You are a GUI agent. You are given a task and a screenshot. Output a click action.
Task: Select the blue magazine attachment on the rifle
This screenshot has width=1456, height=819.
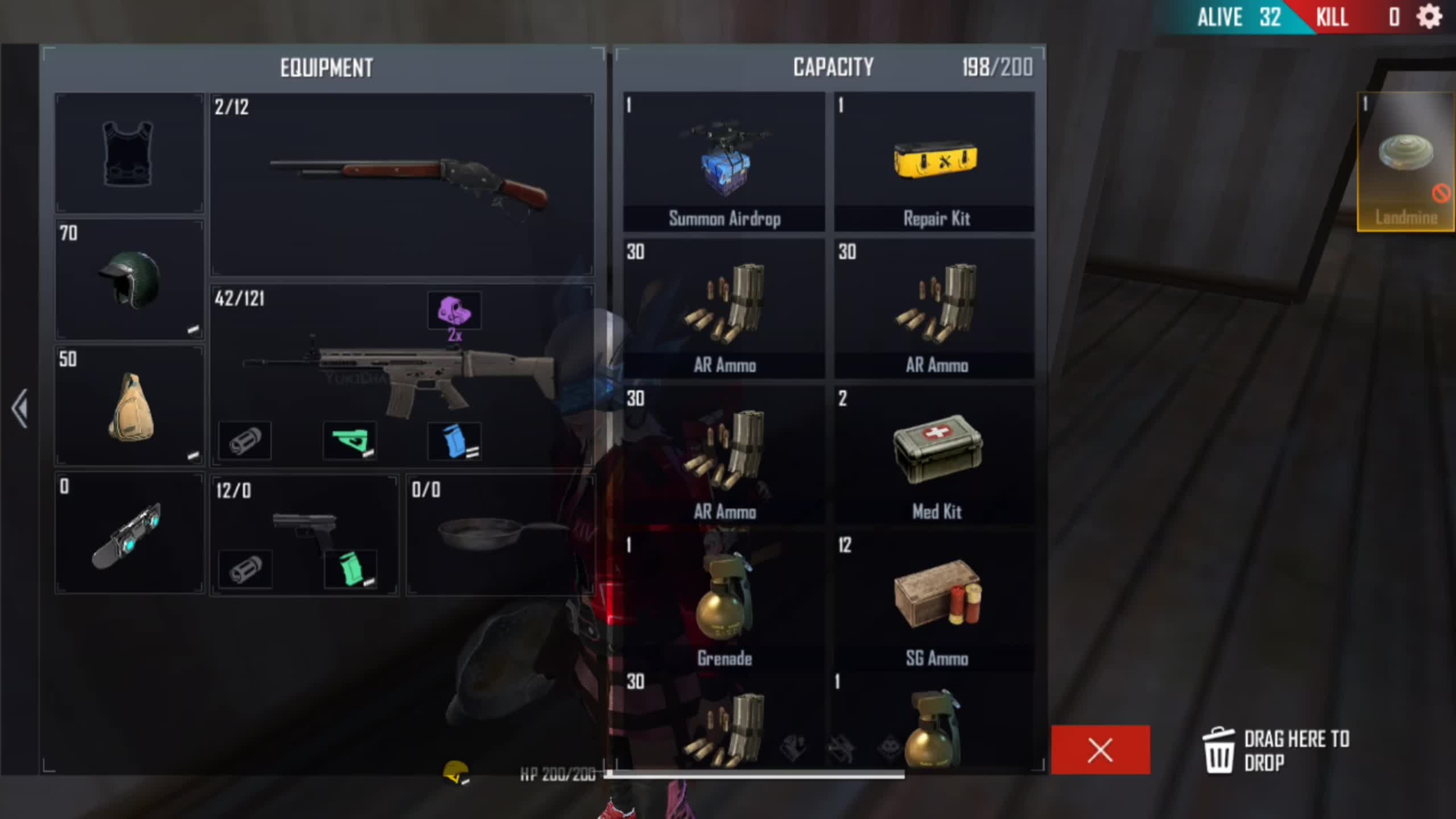pyautogui.click(x=454, y=441)
